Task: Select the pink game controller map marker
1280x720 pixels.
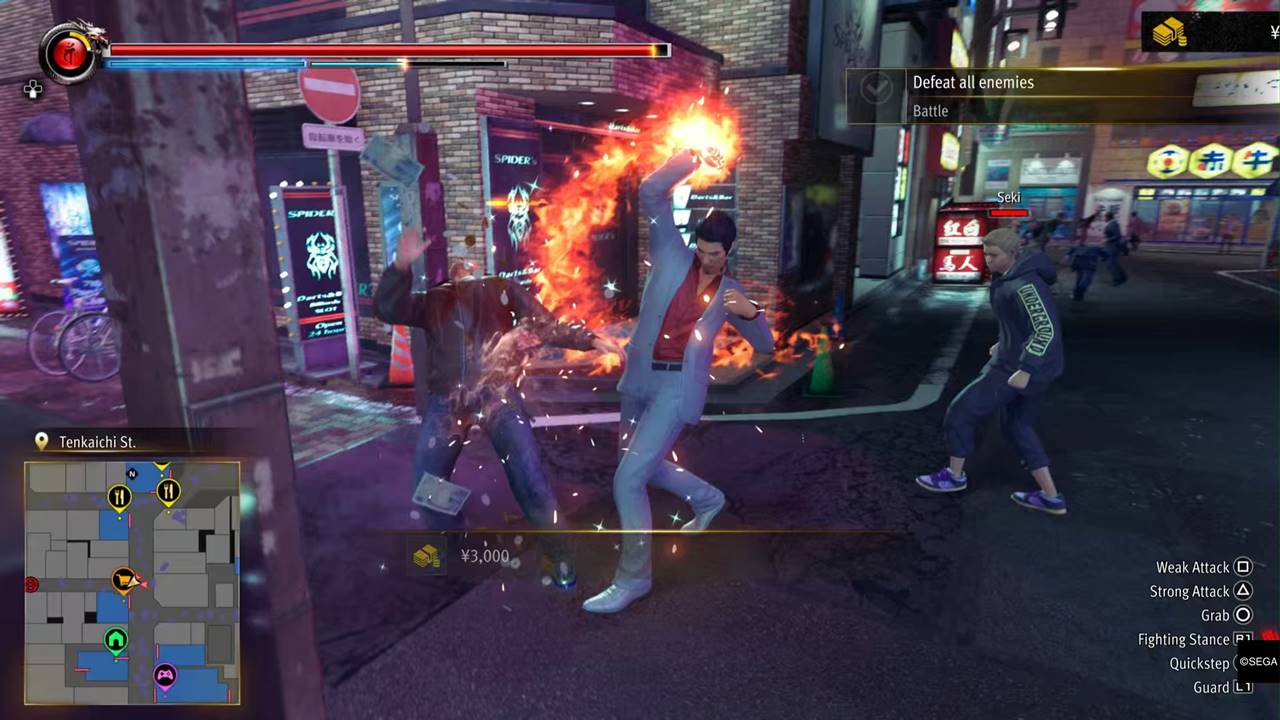Action: coord(164,677)
